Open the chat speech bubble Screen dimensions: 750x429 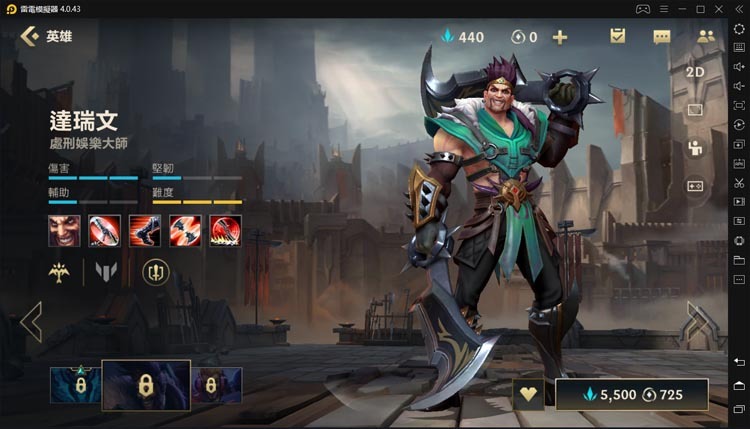click(662, 37)
